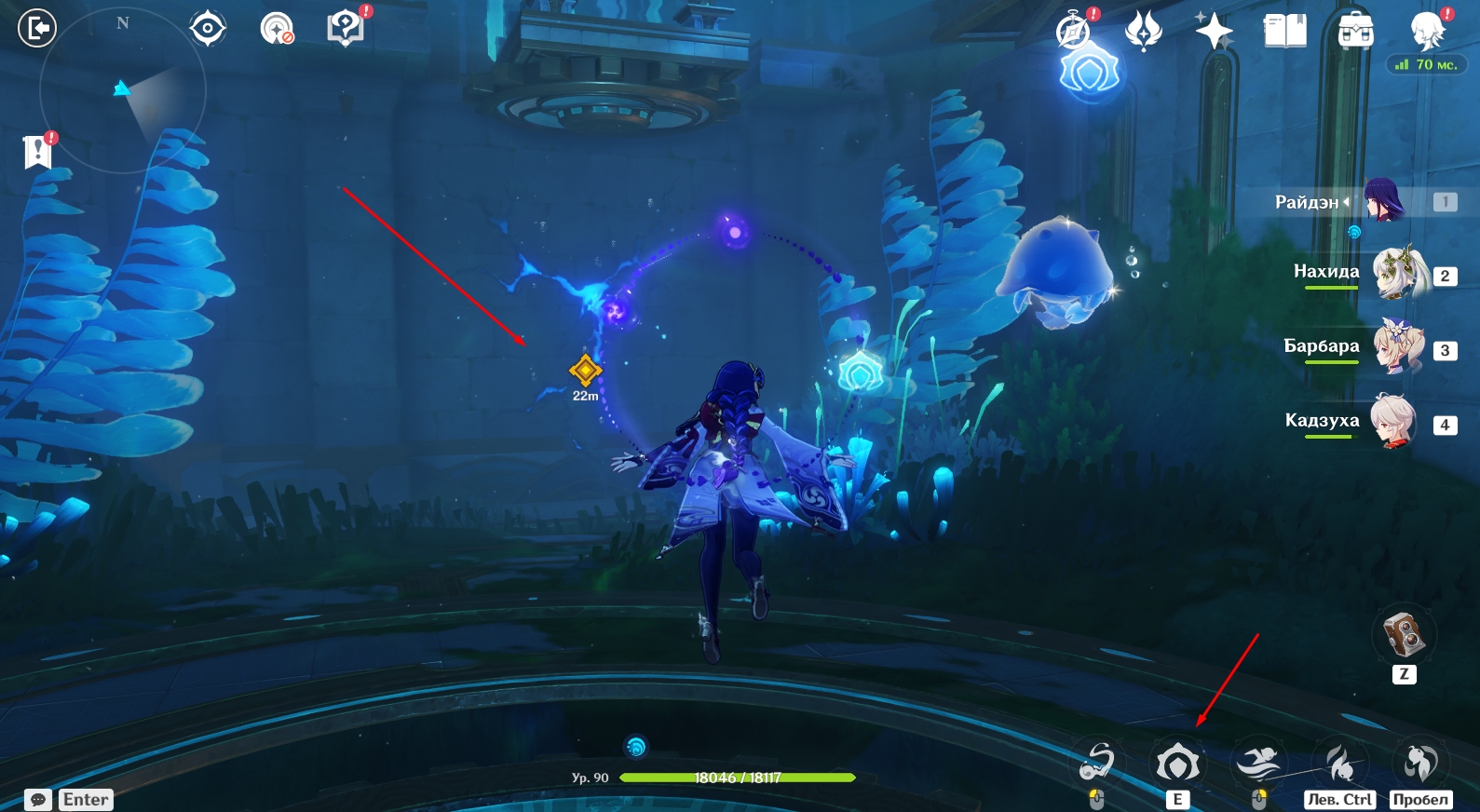The image size is (1480, 812).
Task: Use the camera gadget icon
Action: click(x=1404, y=636)
